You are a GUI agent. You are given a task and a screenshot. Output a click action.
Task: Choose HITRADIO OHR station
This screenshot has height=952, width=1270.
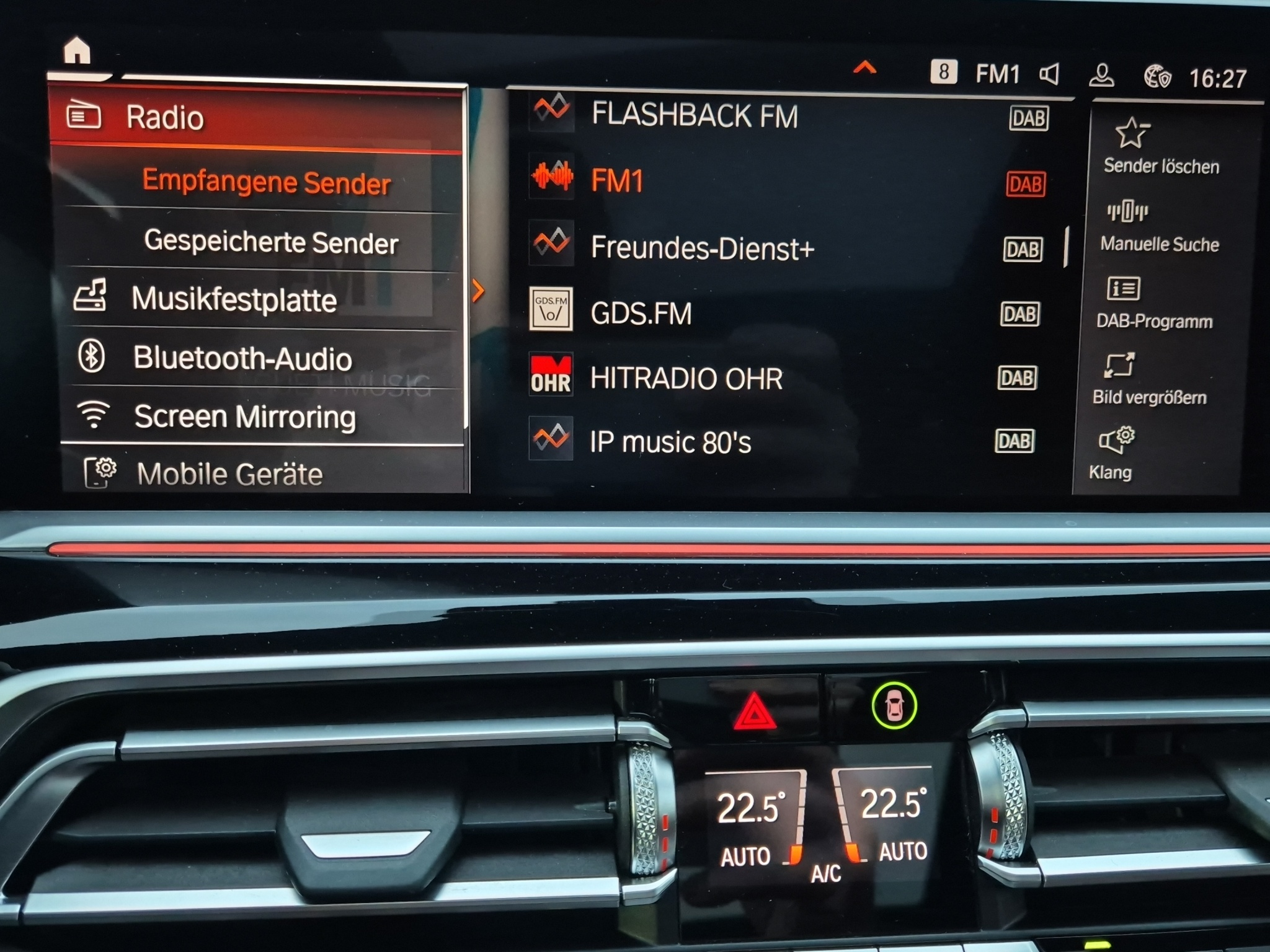point(686,378)
